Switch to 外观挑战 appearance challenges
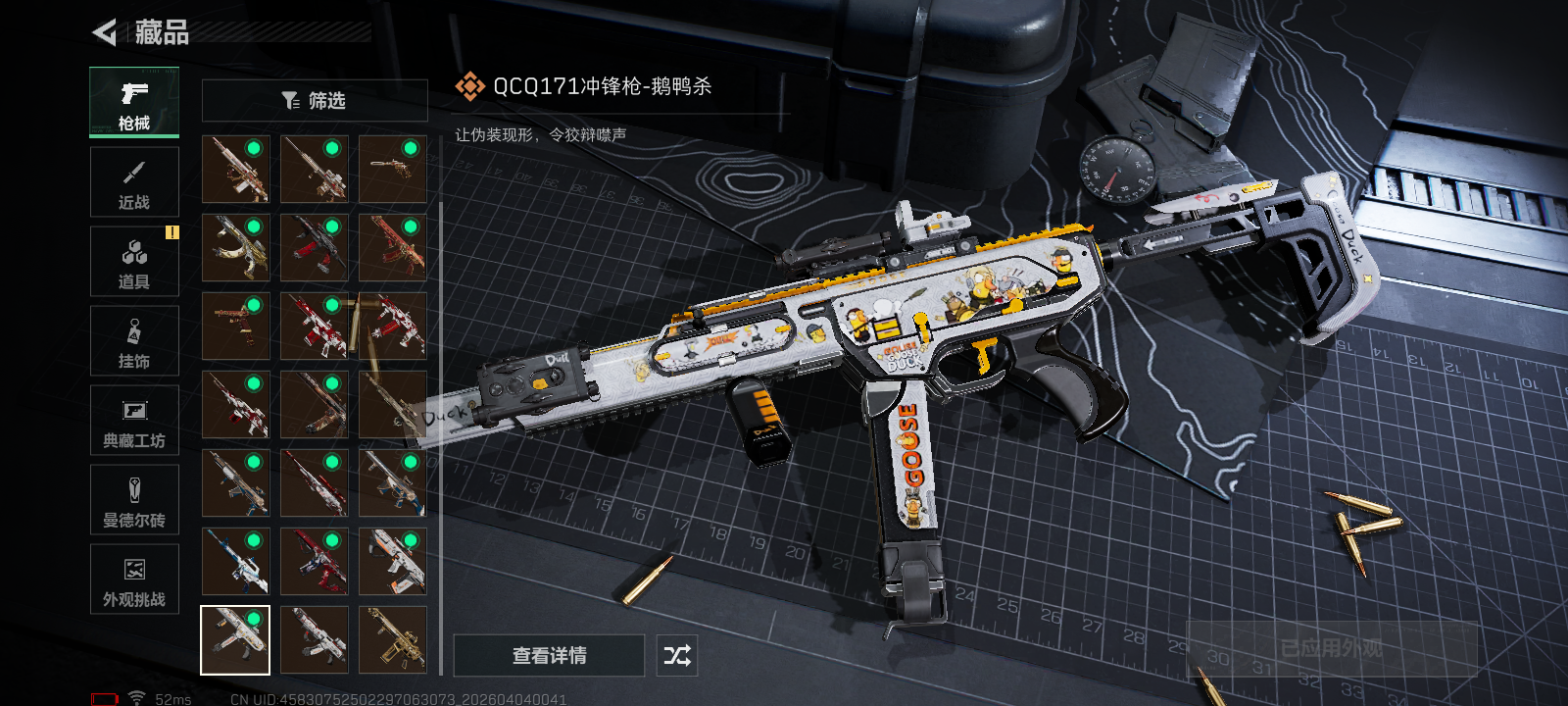 [134, 580]
